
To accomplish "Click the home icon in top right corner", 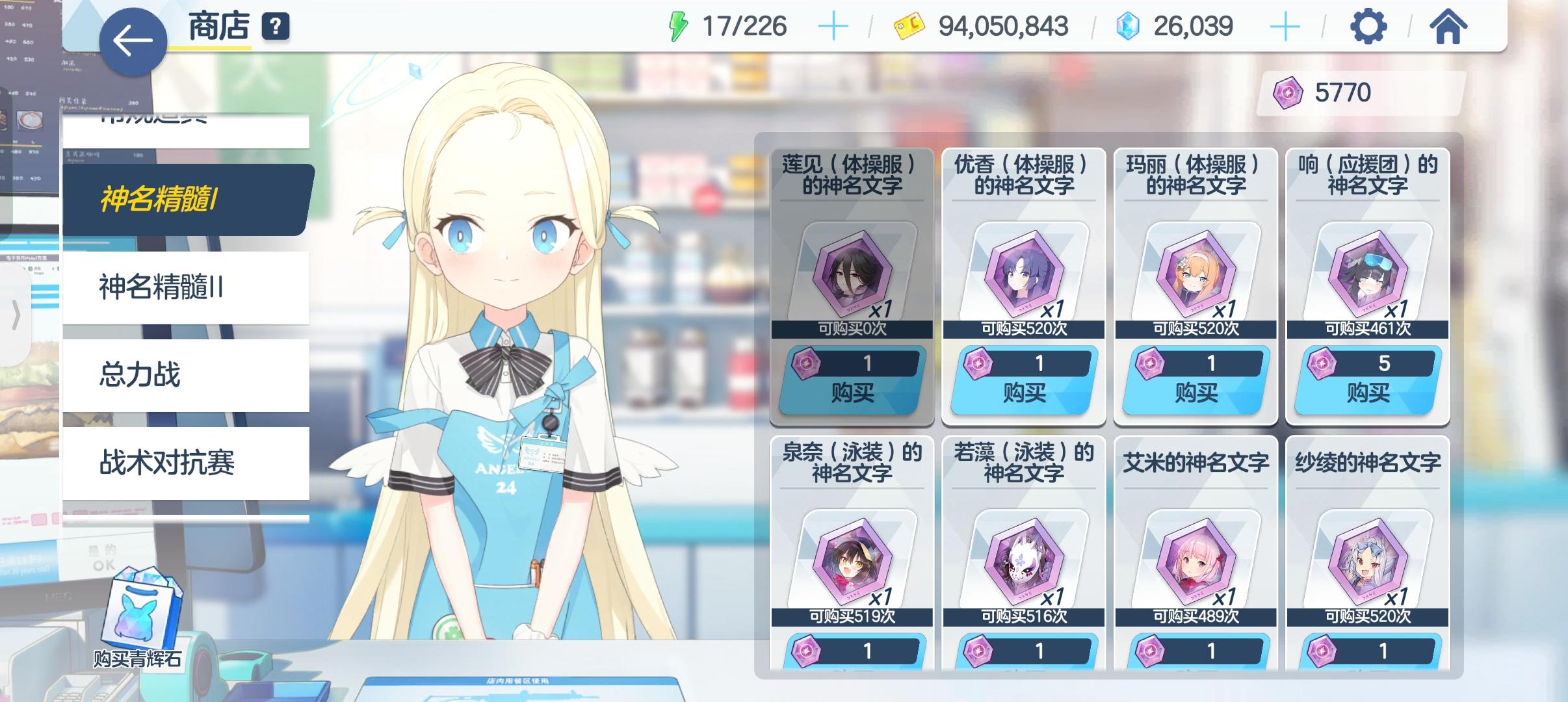I will click(1448, 27).
